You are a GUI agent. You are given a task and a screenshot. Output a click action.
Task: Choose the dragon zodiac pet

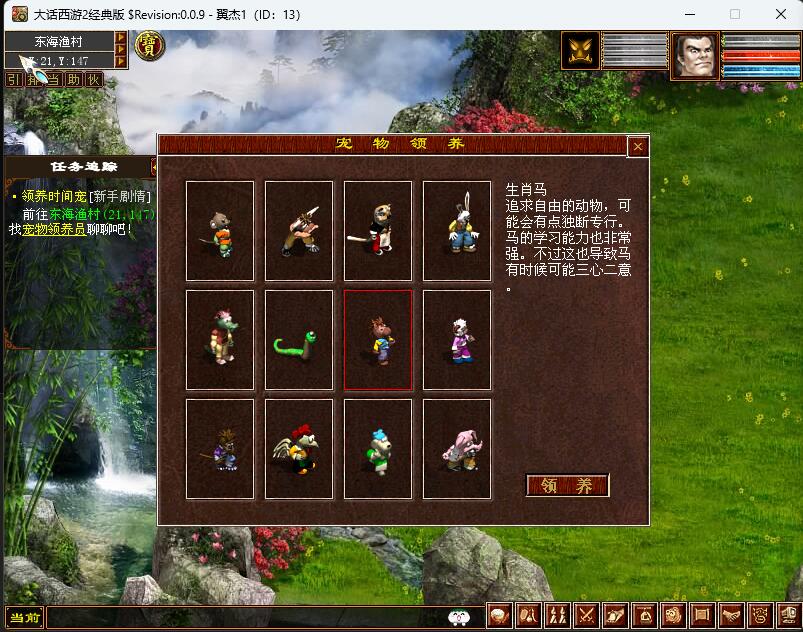(220, 340)
